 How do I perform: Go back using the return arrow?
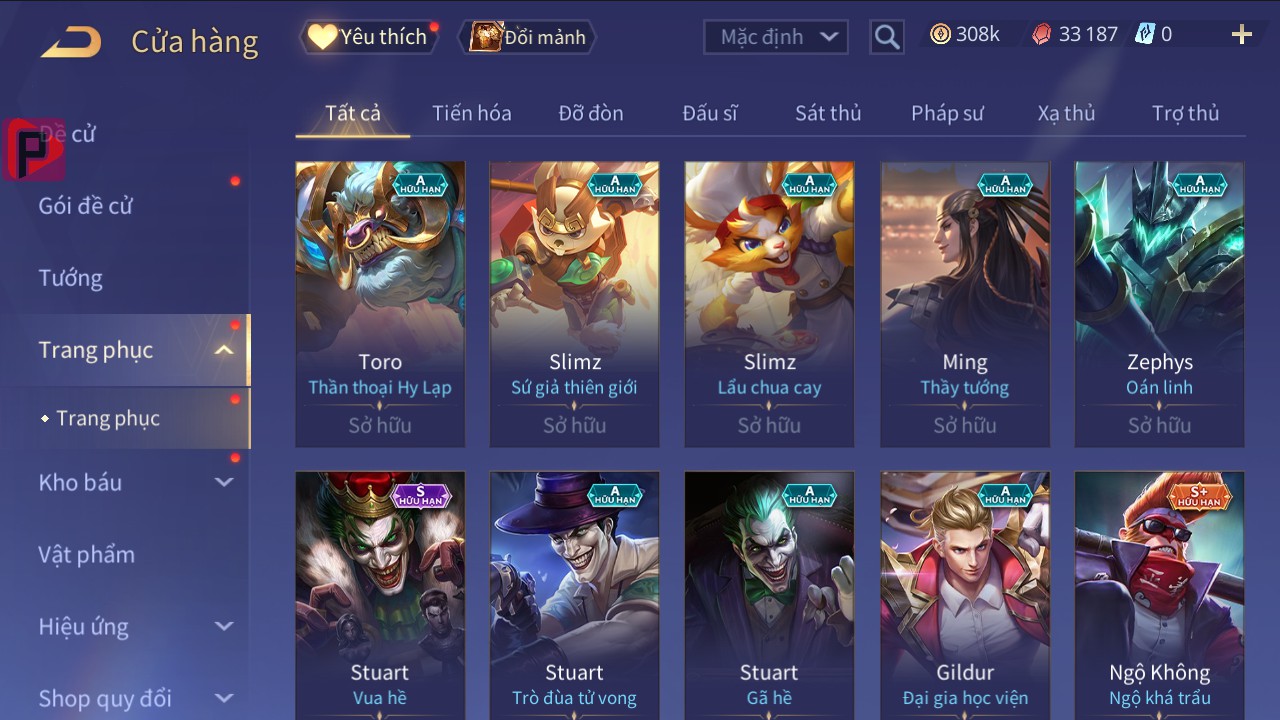point(71,42)
